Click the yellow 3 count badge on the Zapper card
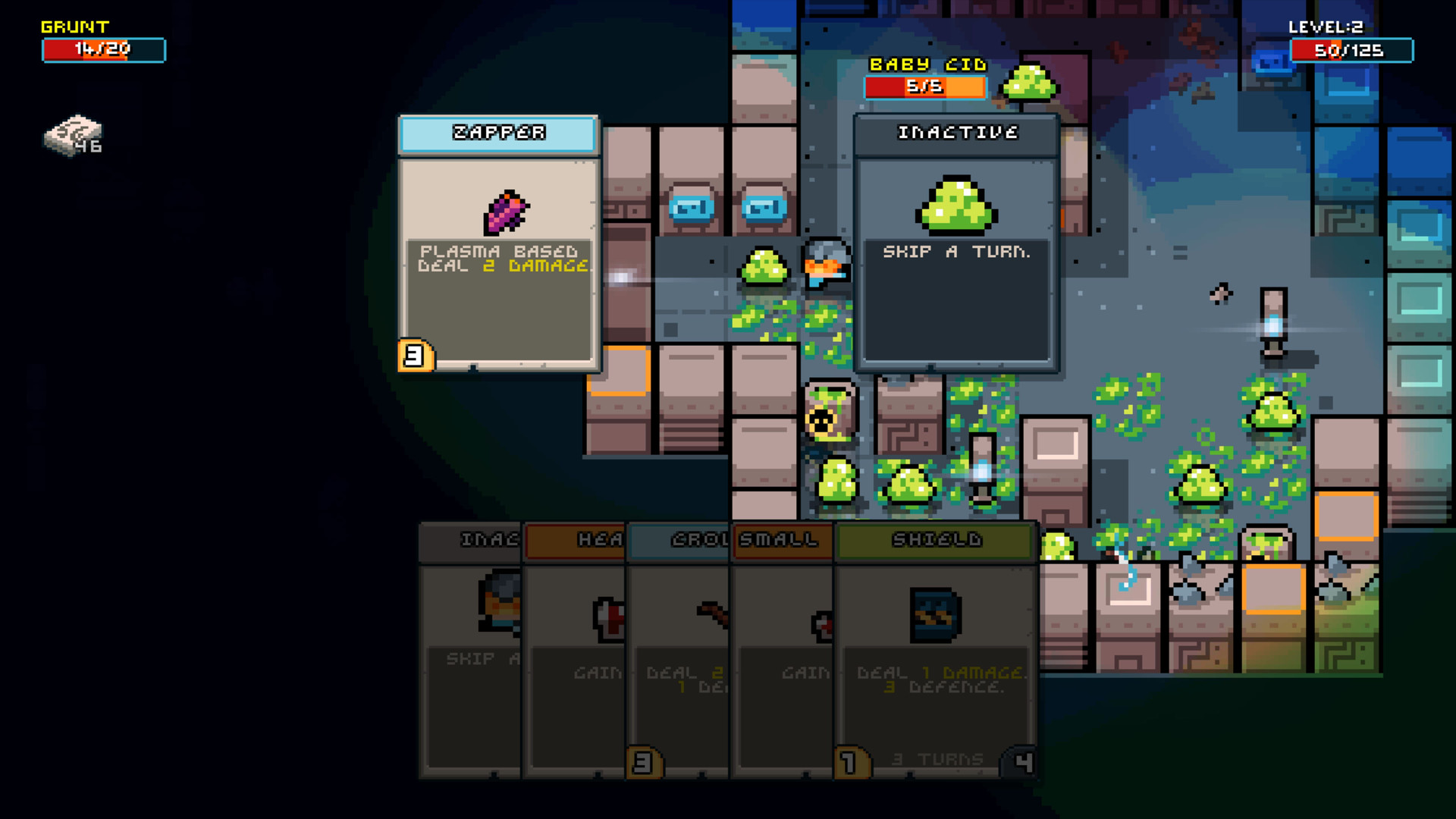Image resolution: width=1456 pixels, height=819 pixels. coord(415,355)
